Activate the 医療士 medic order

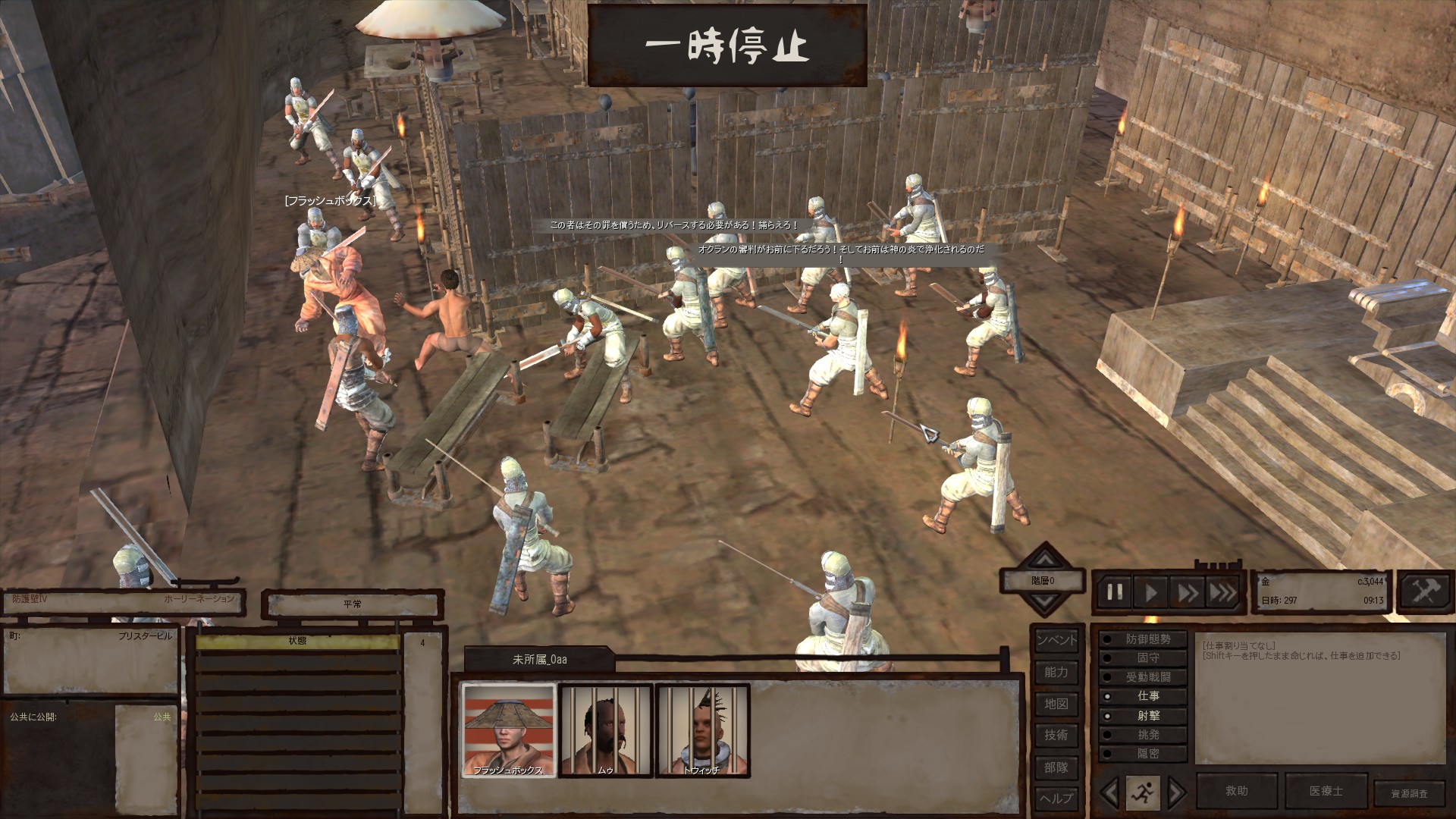[1326, 791]
